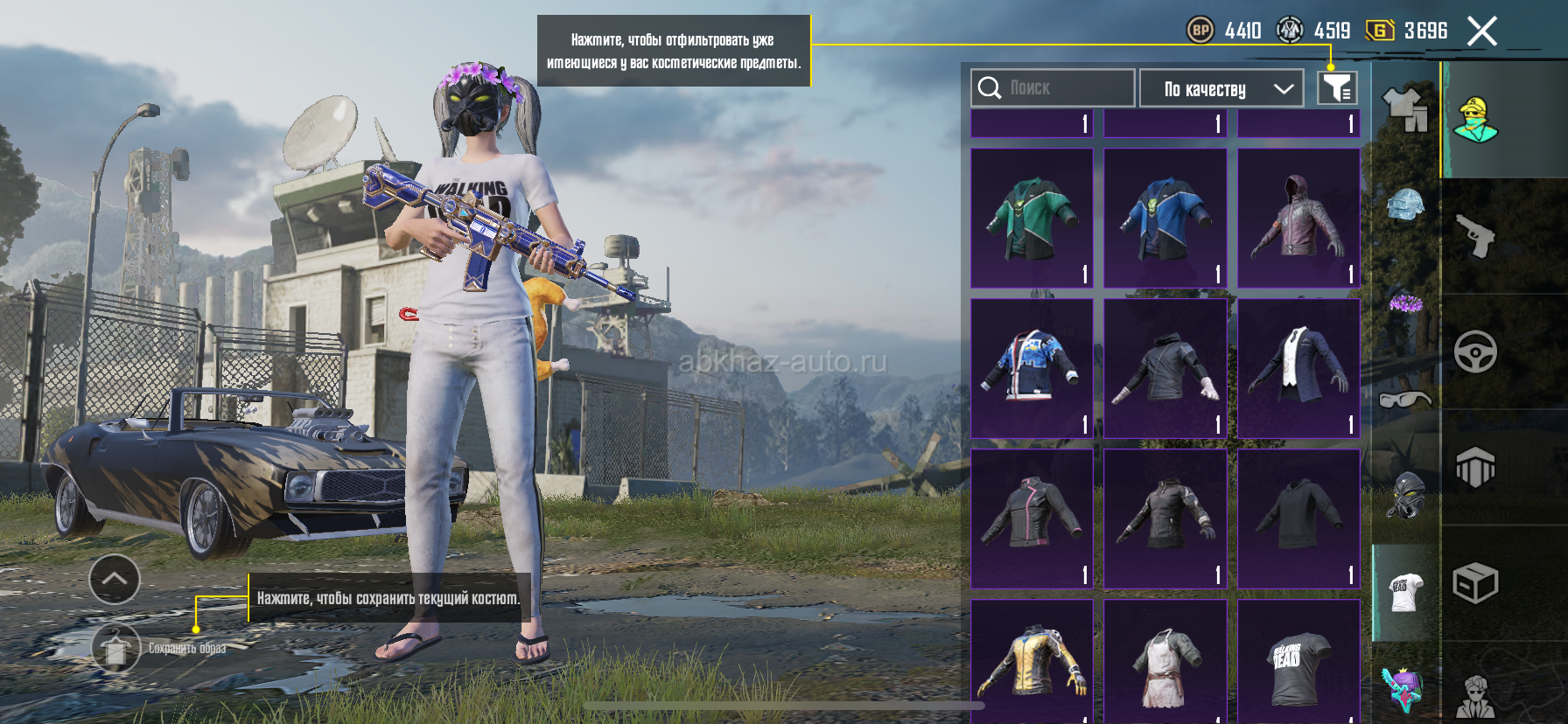Image resolution: width=1568 pixels, height=724 pixels.
Task: Open the По качеству sort dropdown
Action: (x=1221, y=88)
